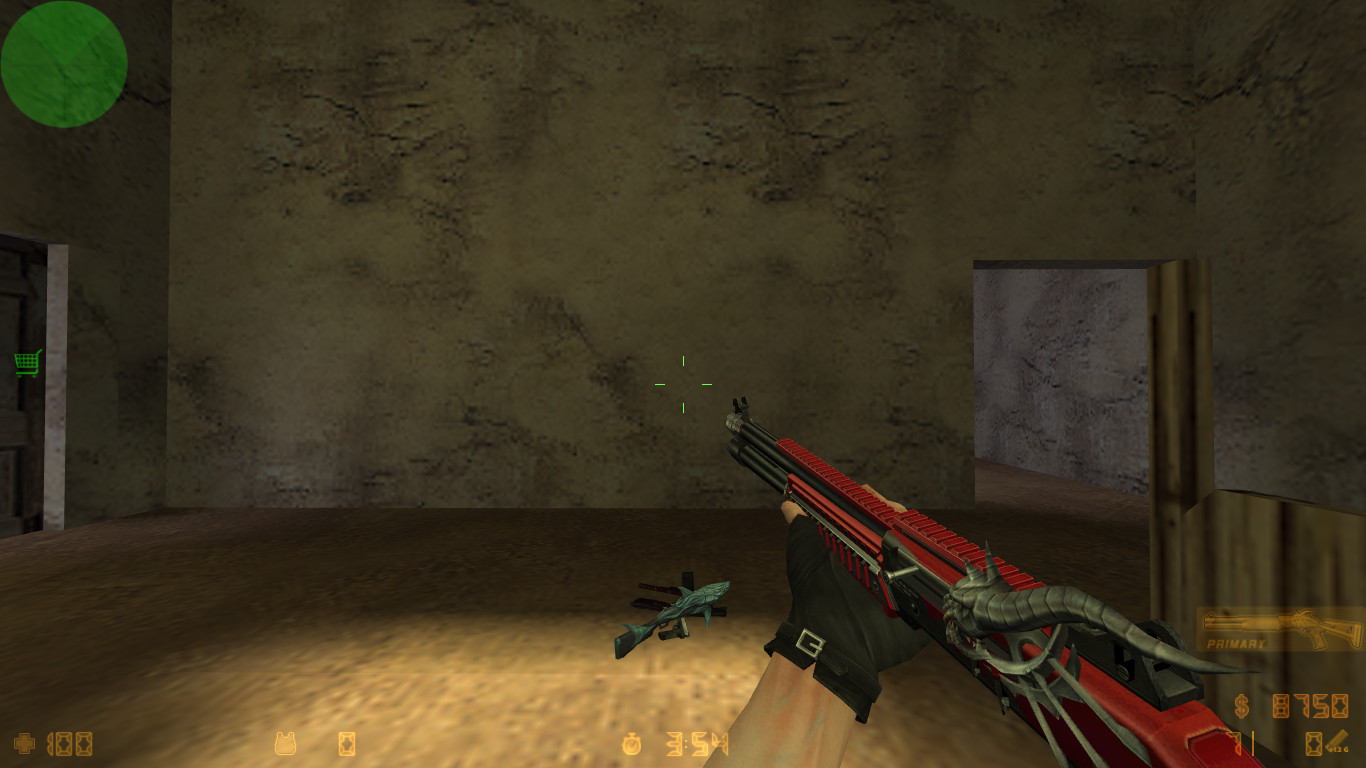Click the 8750 money amount
The image size is (1366, 768).
(1310, 705)
